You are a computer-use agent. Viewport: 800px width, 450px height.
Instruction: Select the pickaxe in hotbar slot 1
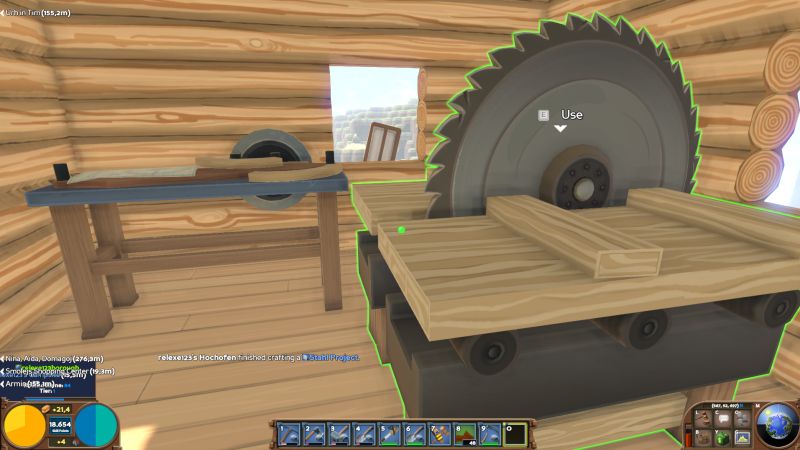289,434
